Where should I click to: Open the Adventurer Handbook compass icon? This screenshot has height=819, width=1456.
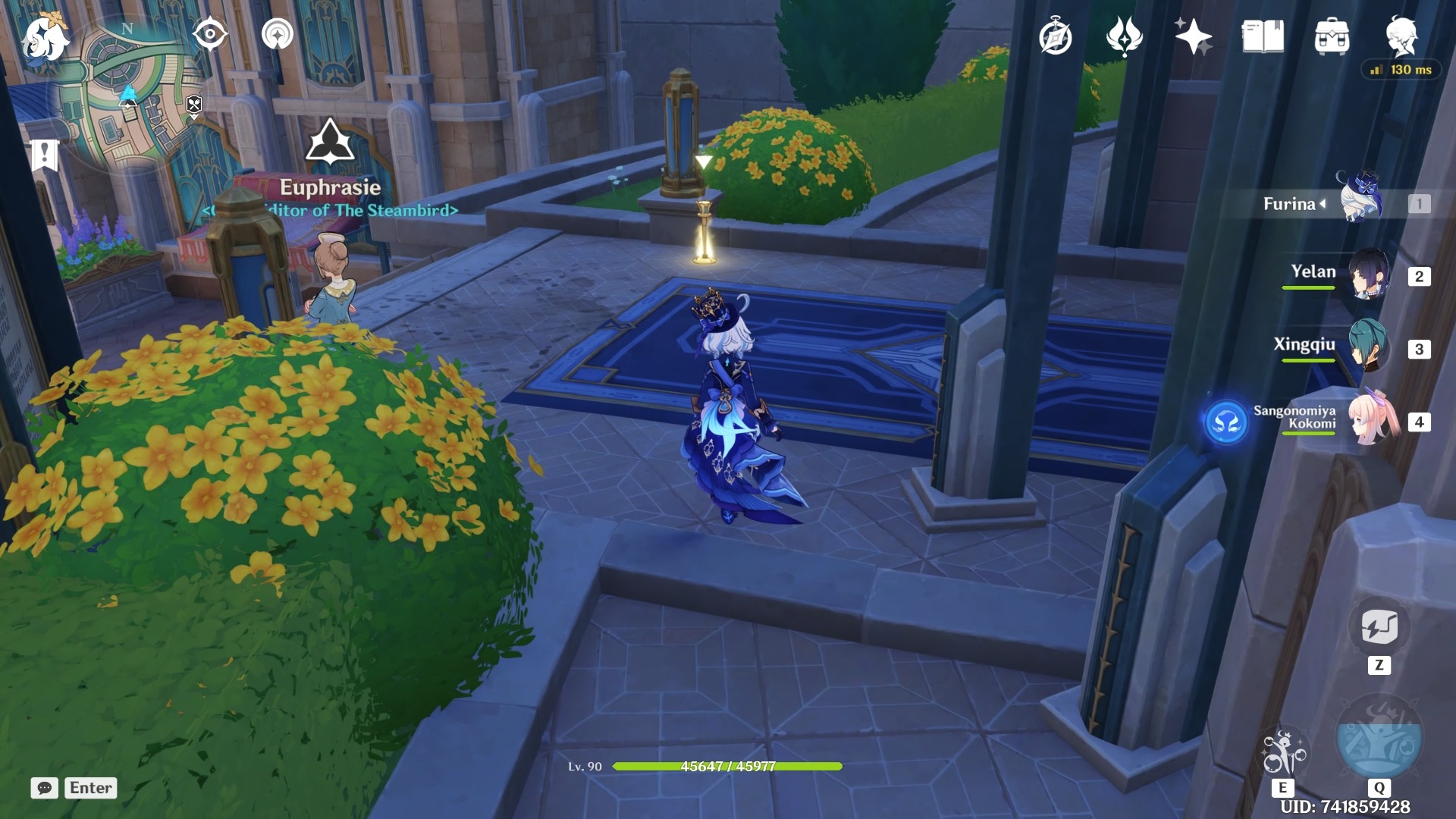(1056, 36)
